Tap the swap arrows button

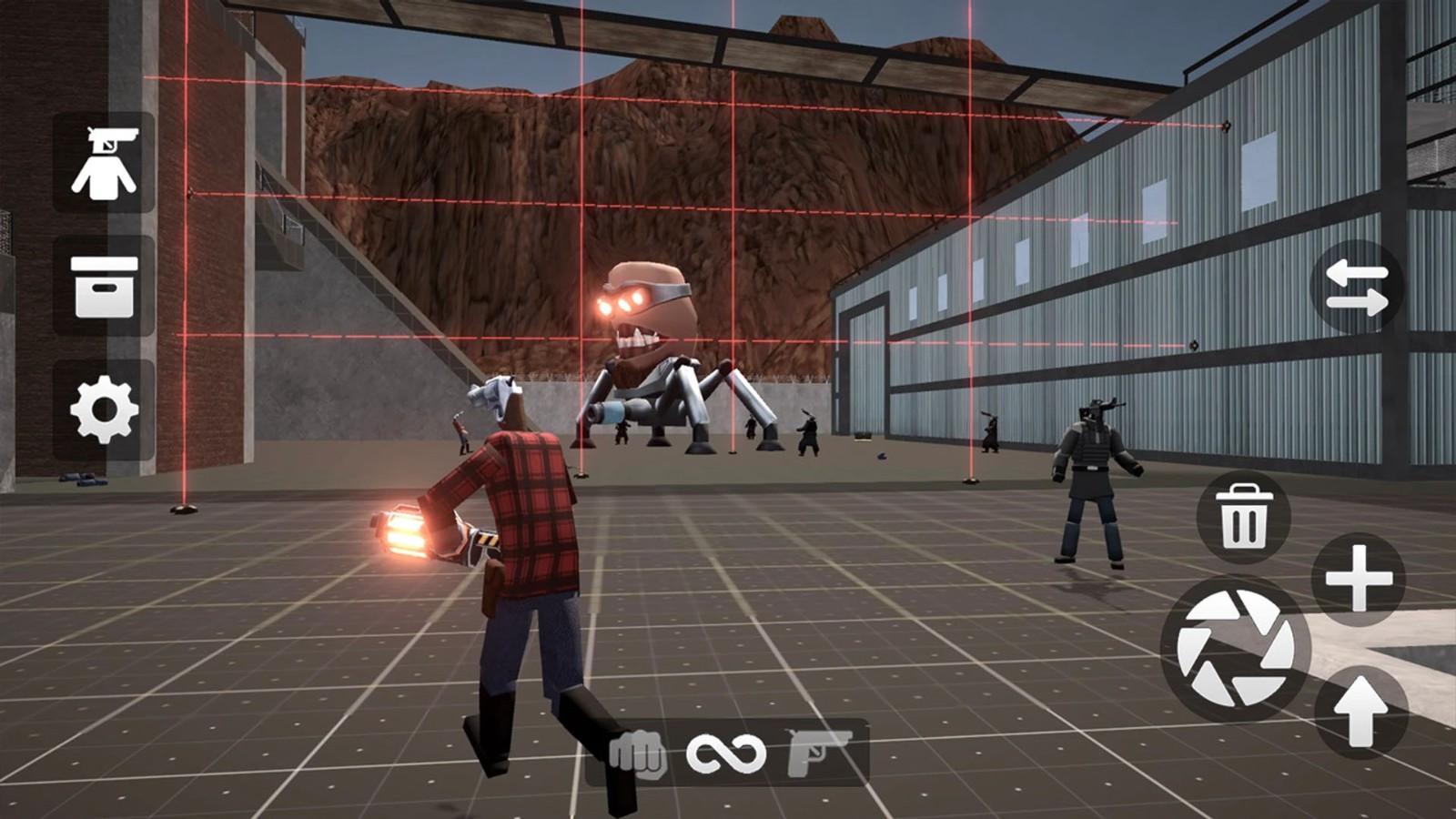[1356, 287]
